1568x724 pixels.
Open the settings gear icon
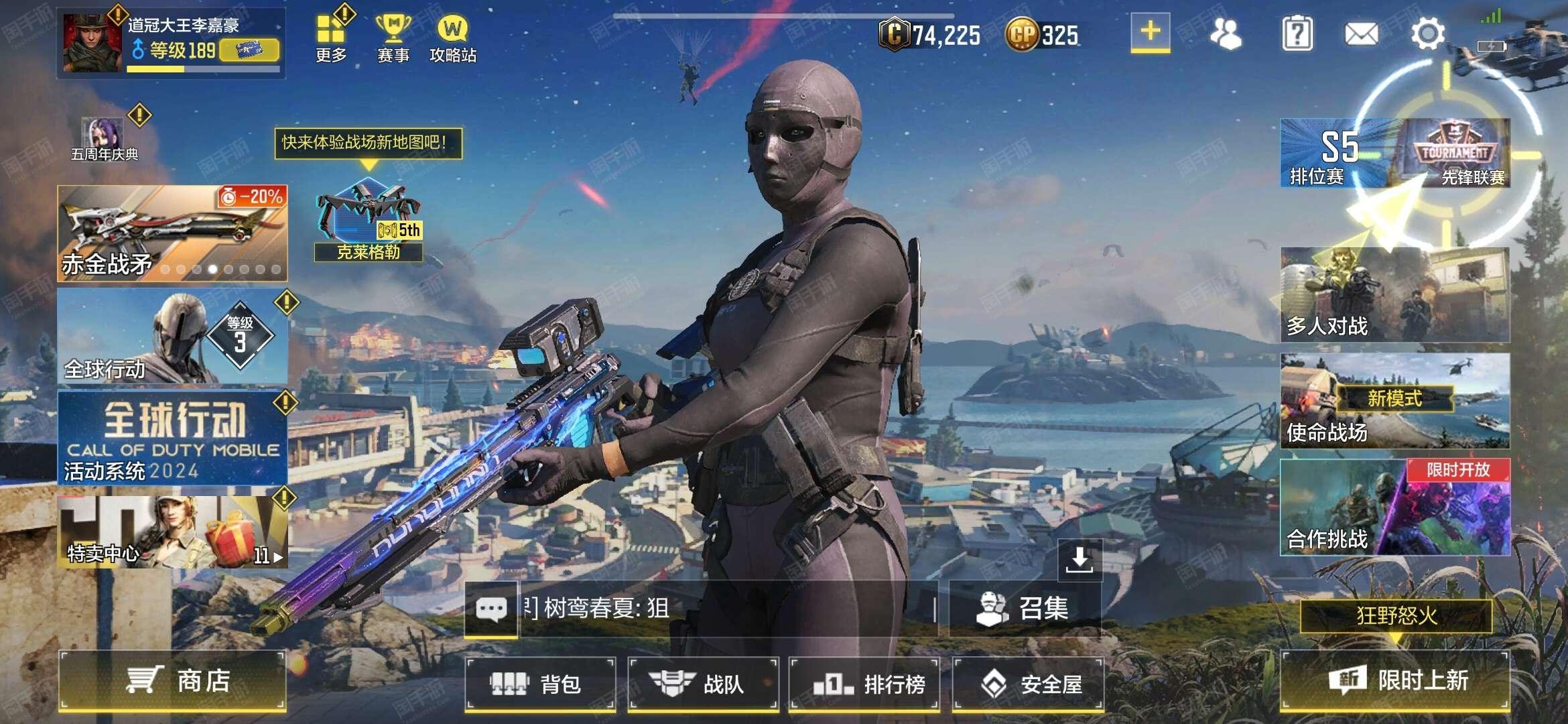point(1428,34)
